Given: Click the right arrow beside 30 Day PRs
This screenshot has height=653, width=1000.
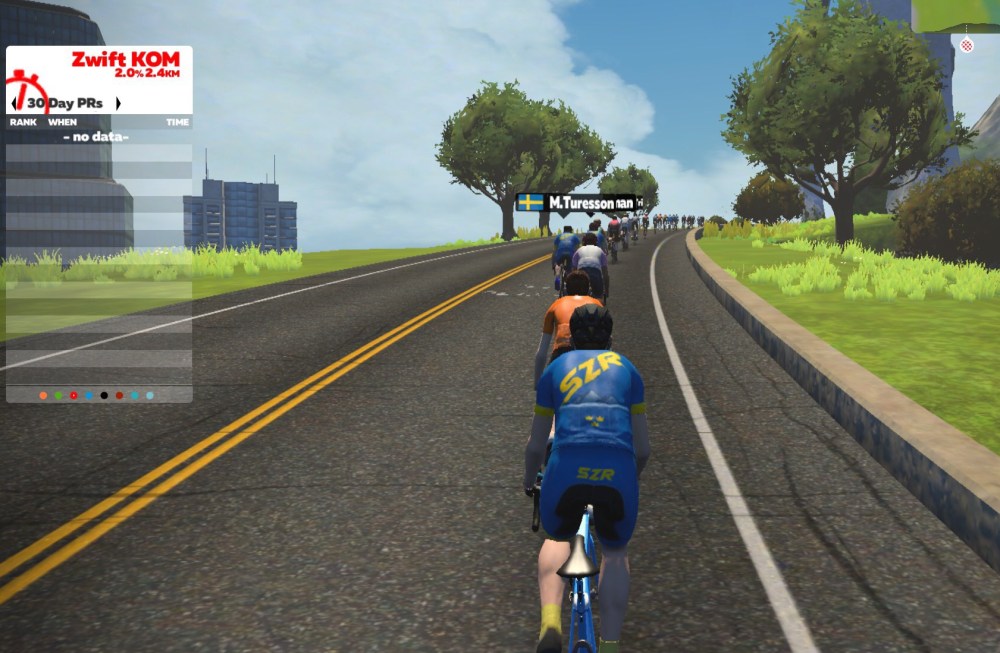Looking at the screenshot, I should tap(118, 103).
